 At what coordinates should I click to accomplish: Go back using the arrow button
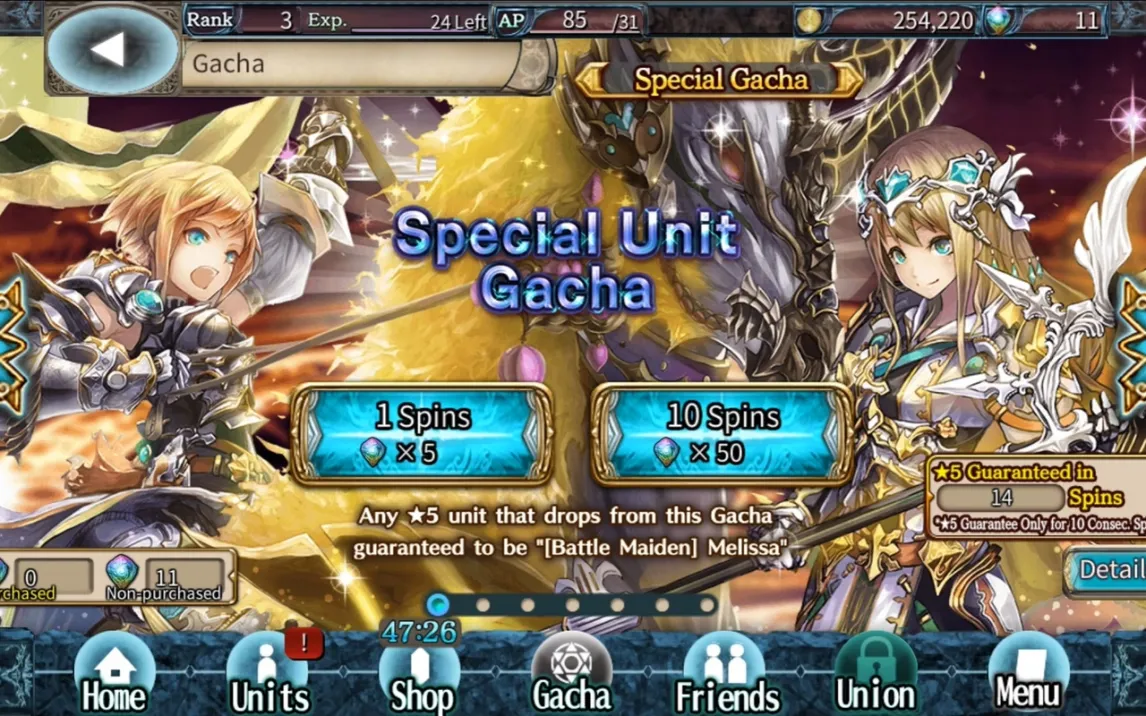(108, 49)
